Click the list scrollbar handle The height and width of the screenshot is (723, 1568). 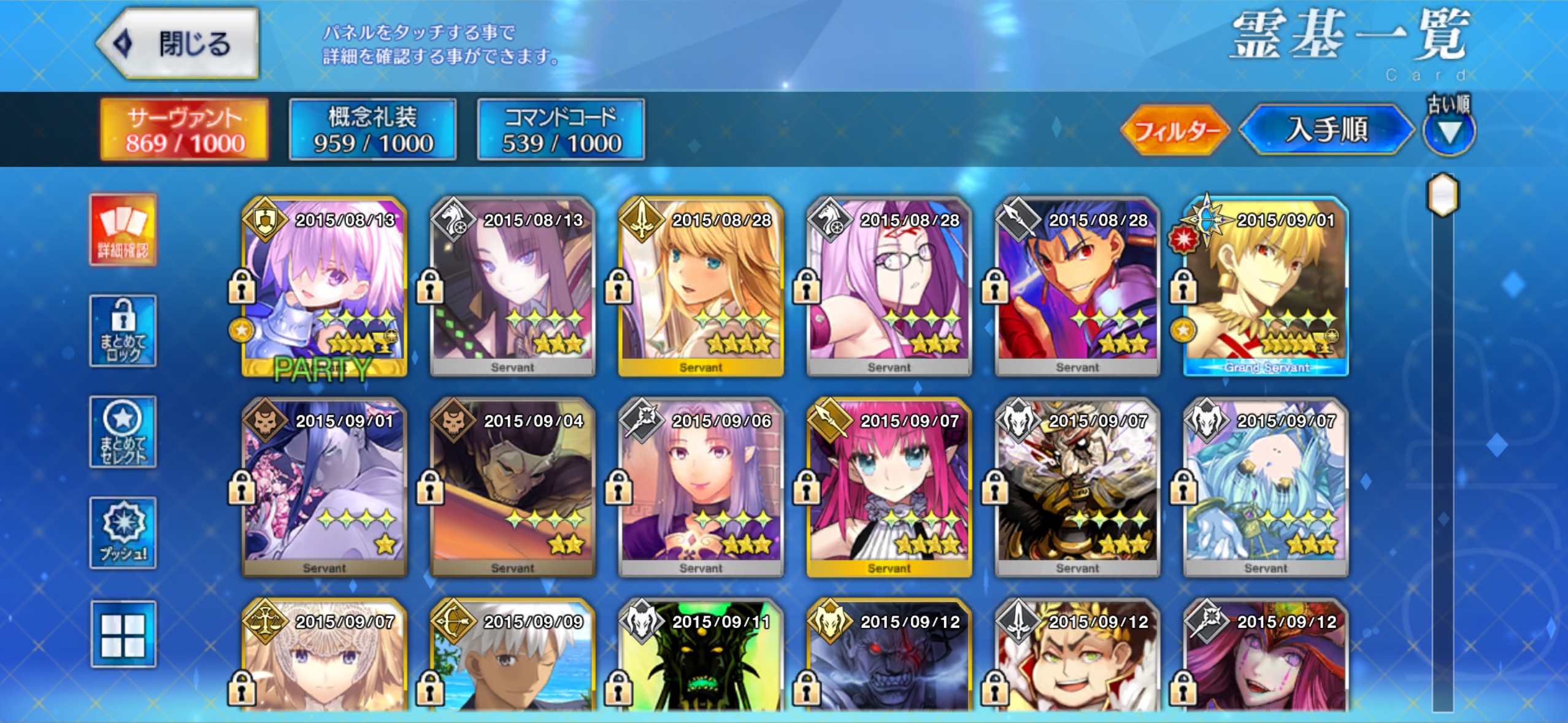[x=1443, y=195]
